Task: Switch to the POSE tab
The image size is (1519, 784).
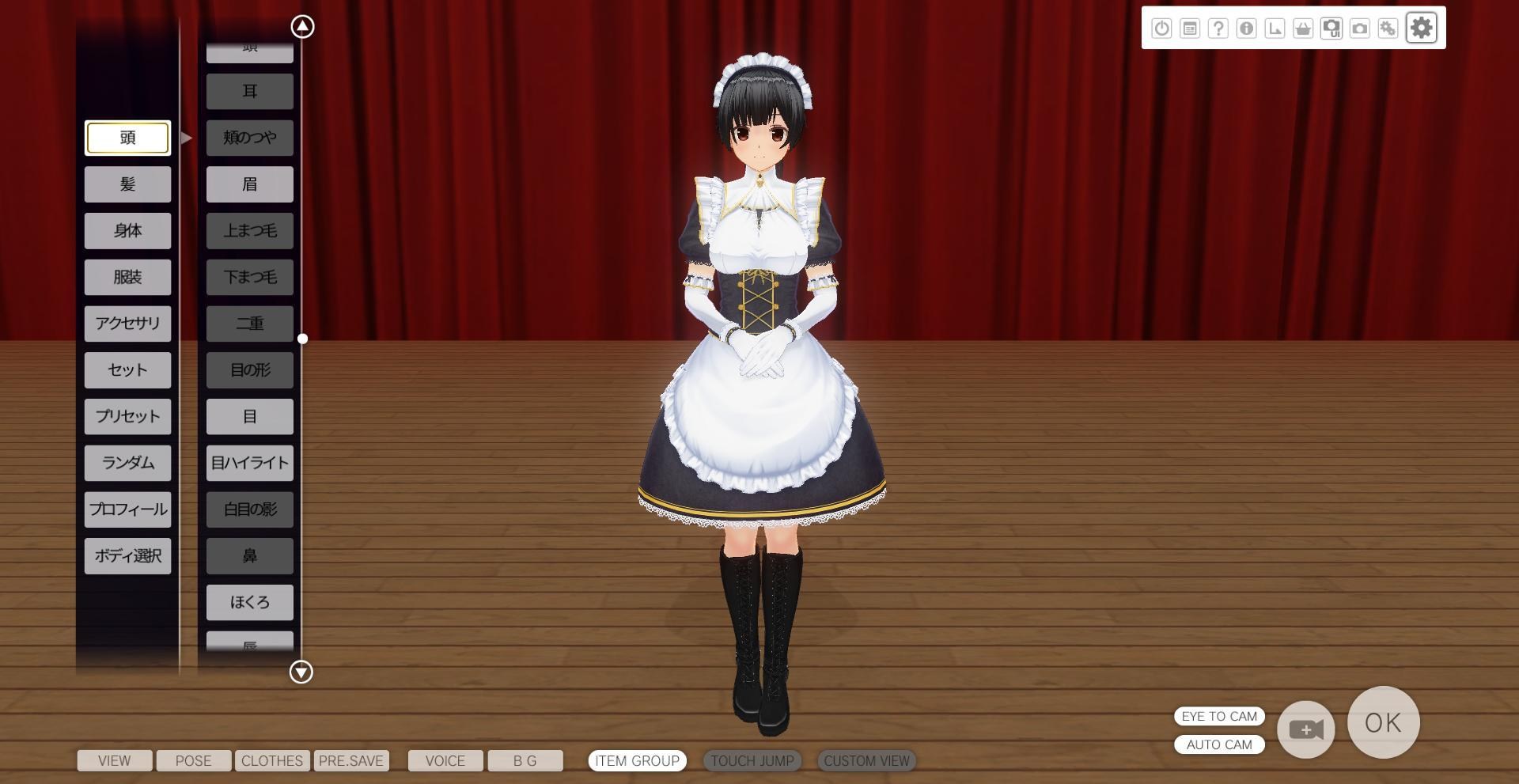Action: click(193, 761)
